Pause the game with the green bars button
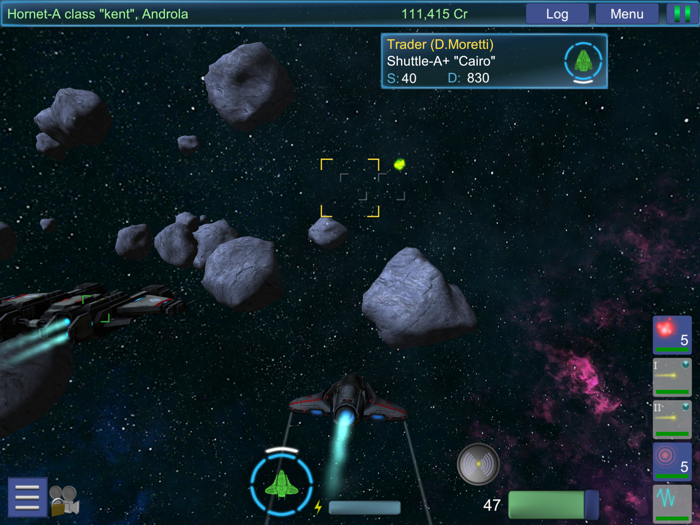The image size is (700, 525). (x=679, y=14)
